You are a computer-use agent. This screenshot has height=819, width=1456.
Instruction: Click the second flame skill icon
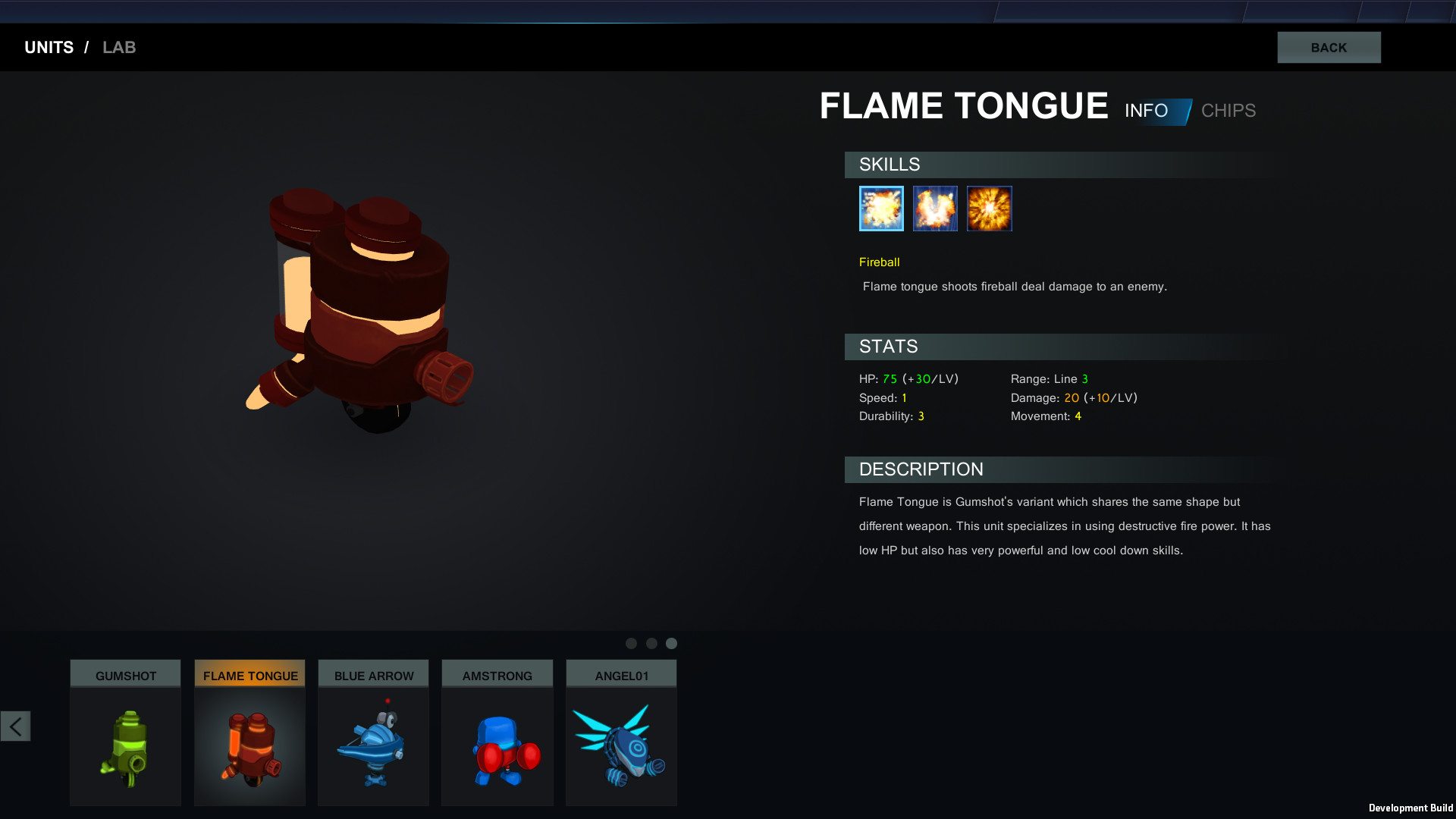934,208
